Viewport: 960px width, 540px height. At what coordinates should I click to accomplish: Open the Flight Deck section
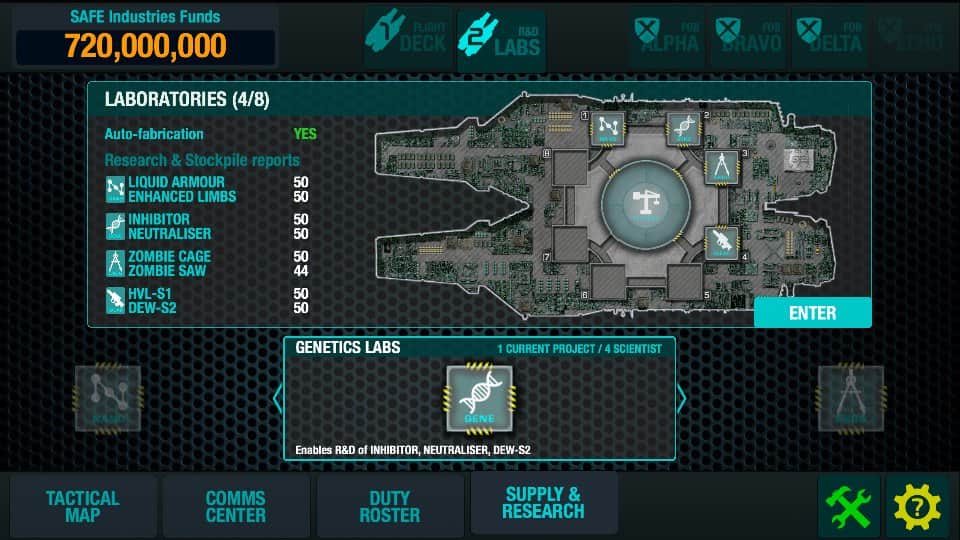click(x=407, y=38)
